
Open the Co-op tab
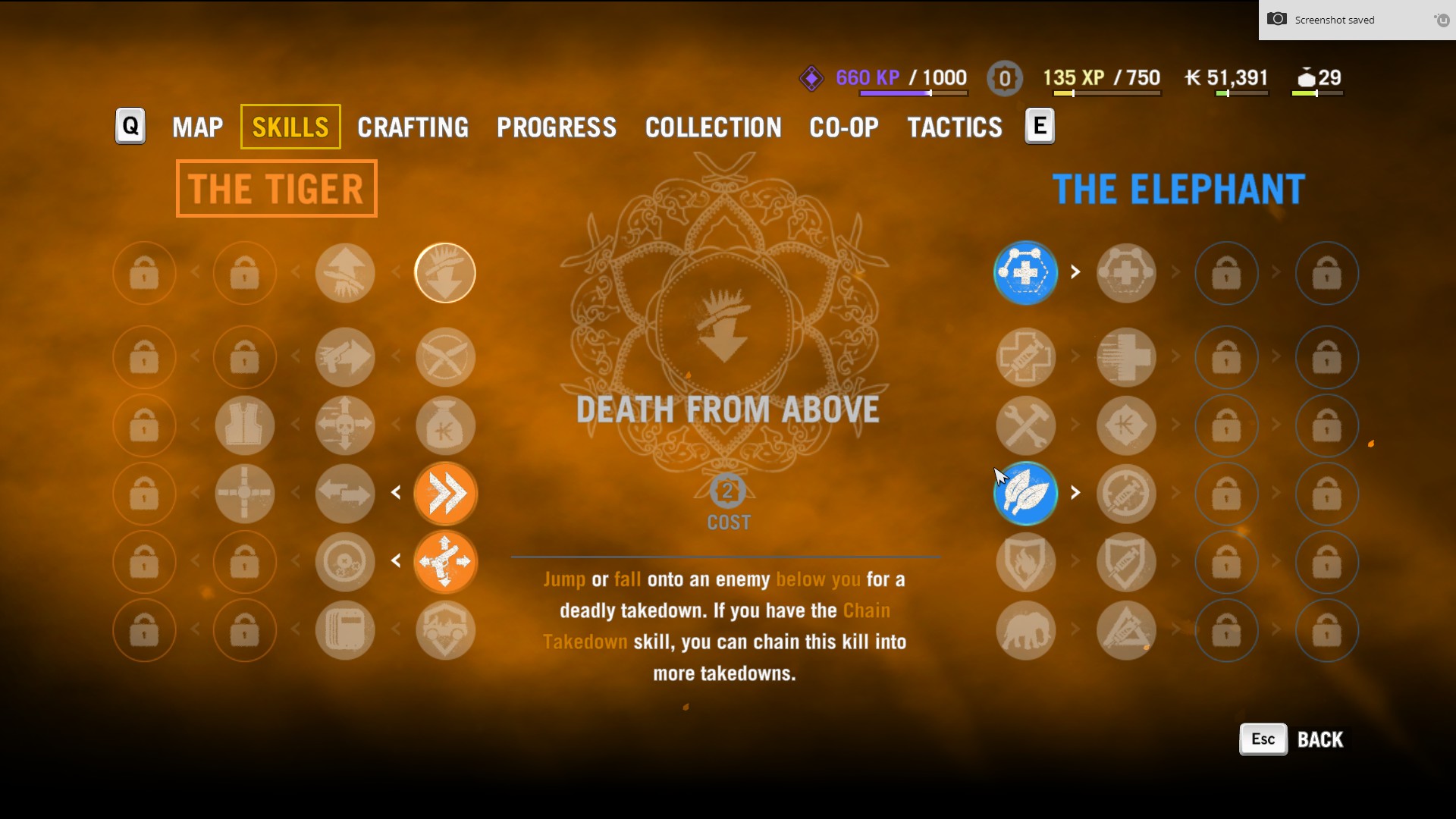[844, 127]
